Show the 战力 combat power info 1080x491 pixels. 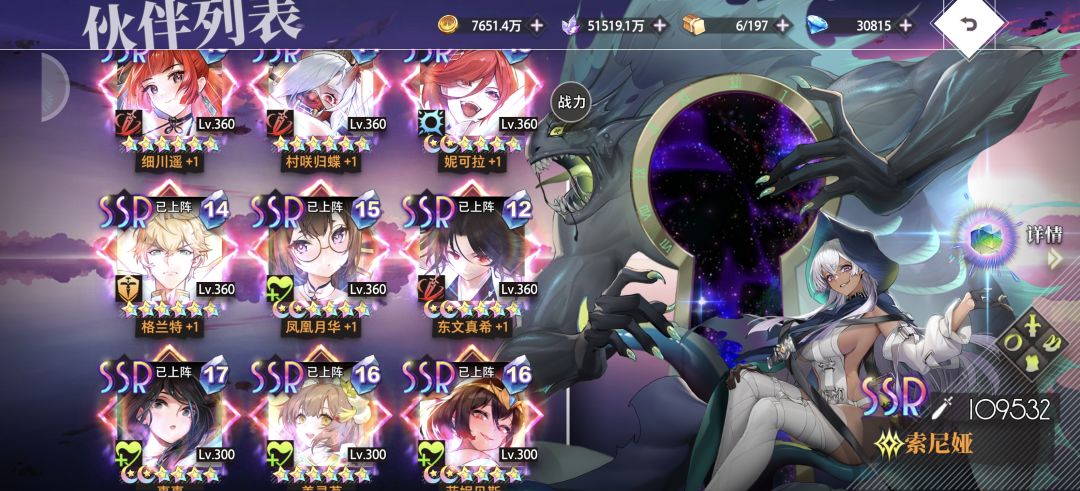(x=571, y=102)
